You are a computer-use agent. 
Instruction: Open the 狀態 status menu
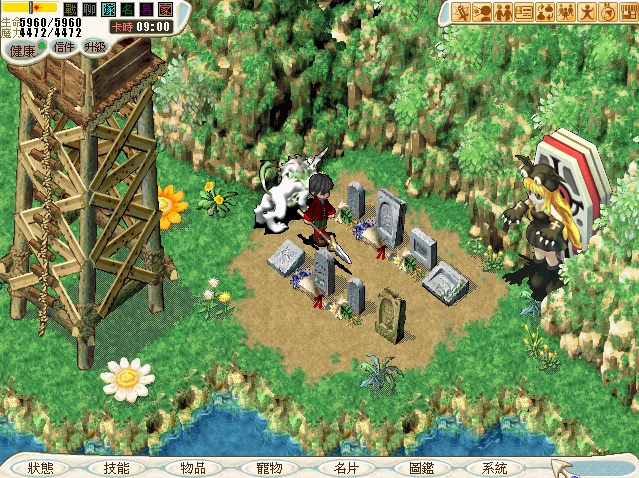[42, 468]
